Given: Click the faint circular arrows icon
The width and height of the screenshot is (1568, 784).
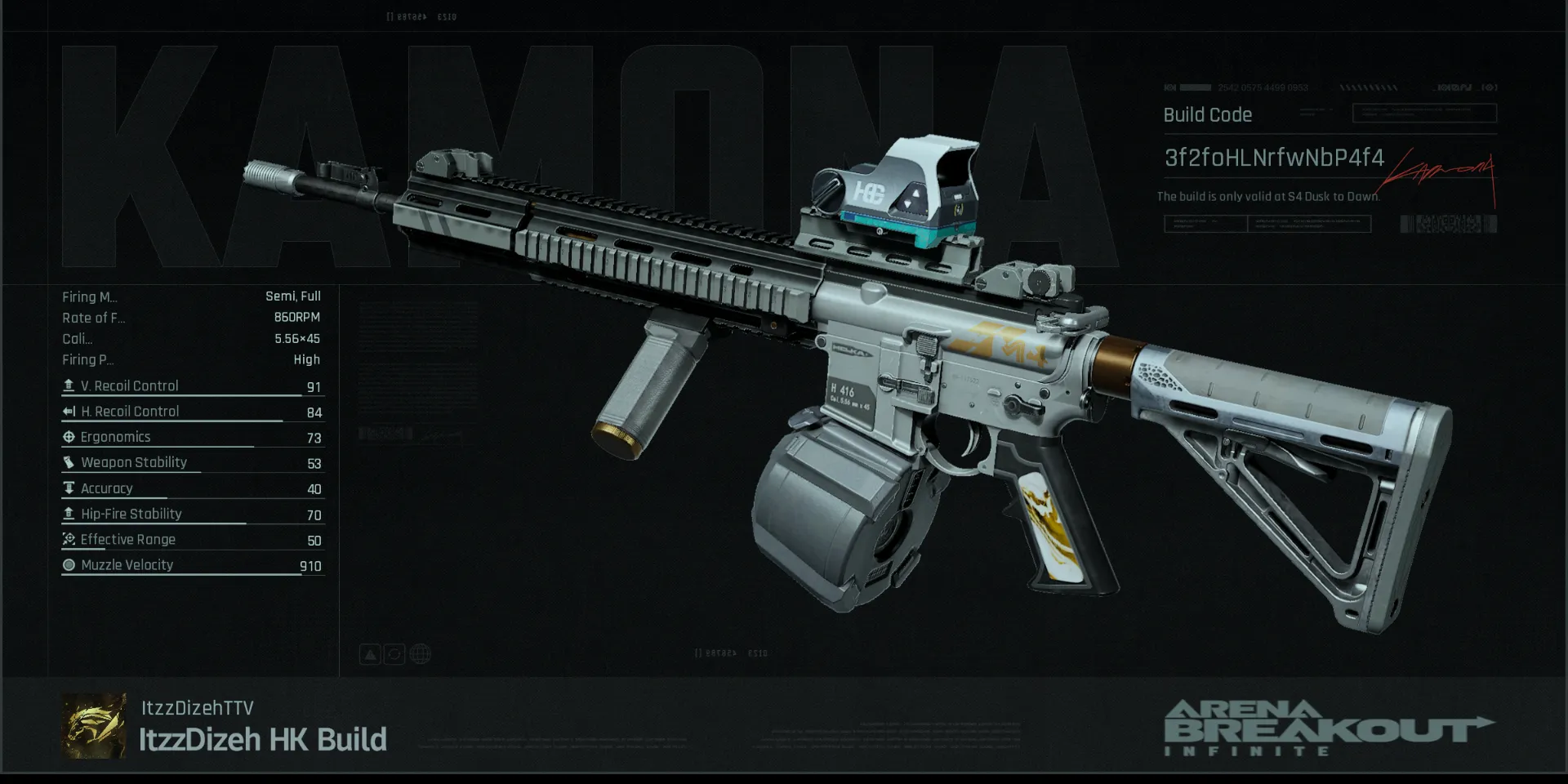Looking at the screenshot, I should 394,654.
